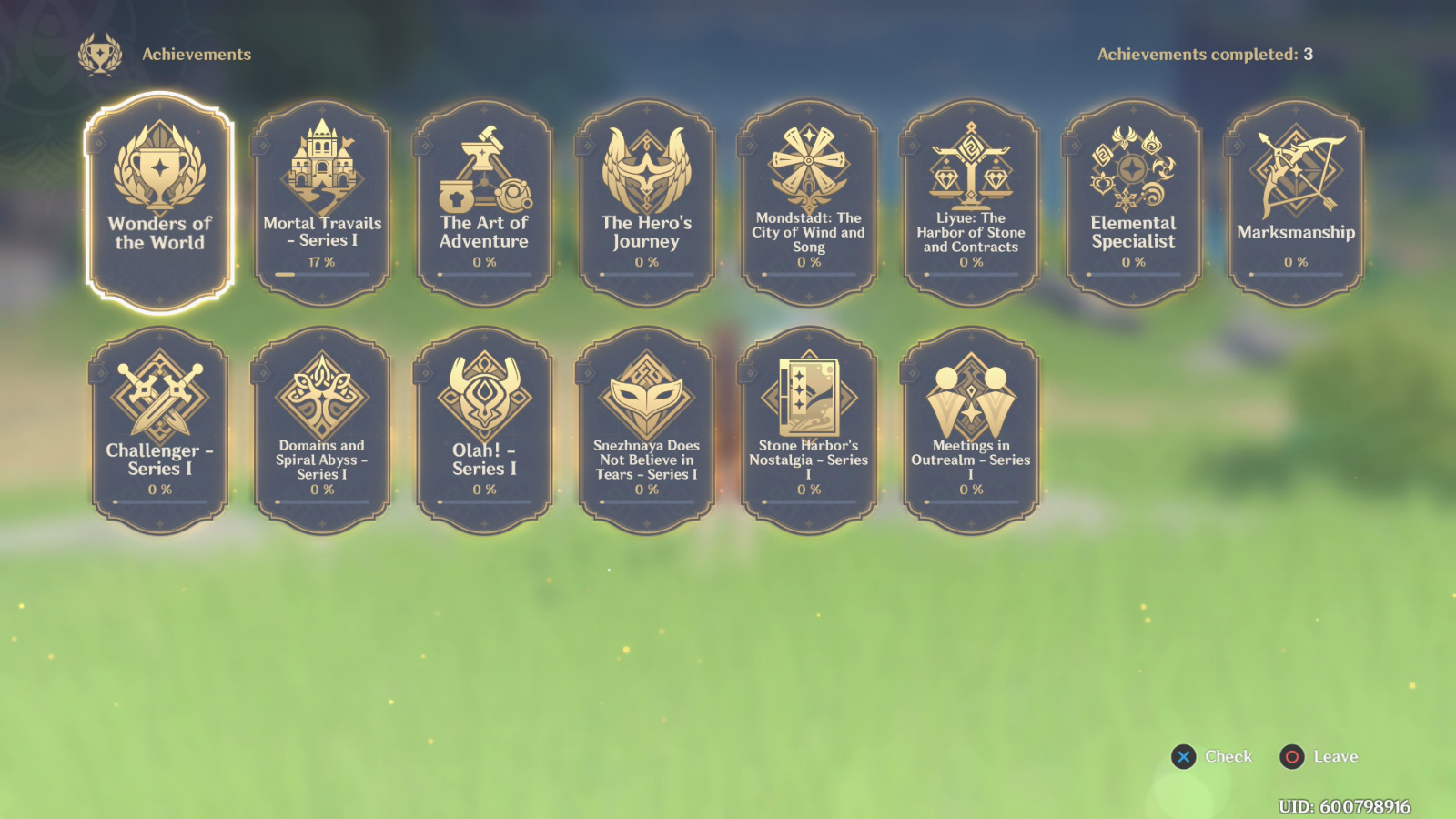The image size is (1456, 819).
Task: Click the Mortal Travails 17% progress bar
Action: 321,276
